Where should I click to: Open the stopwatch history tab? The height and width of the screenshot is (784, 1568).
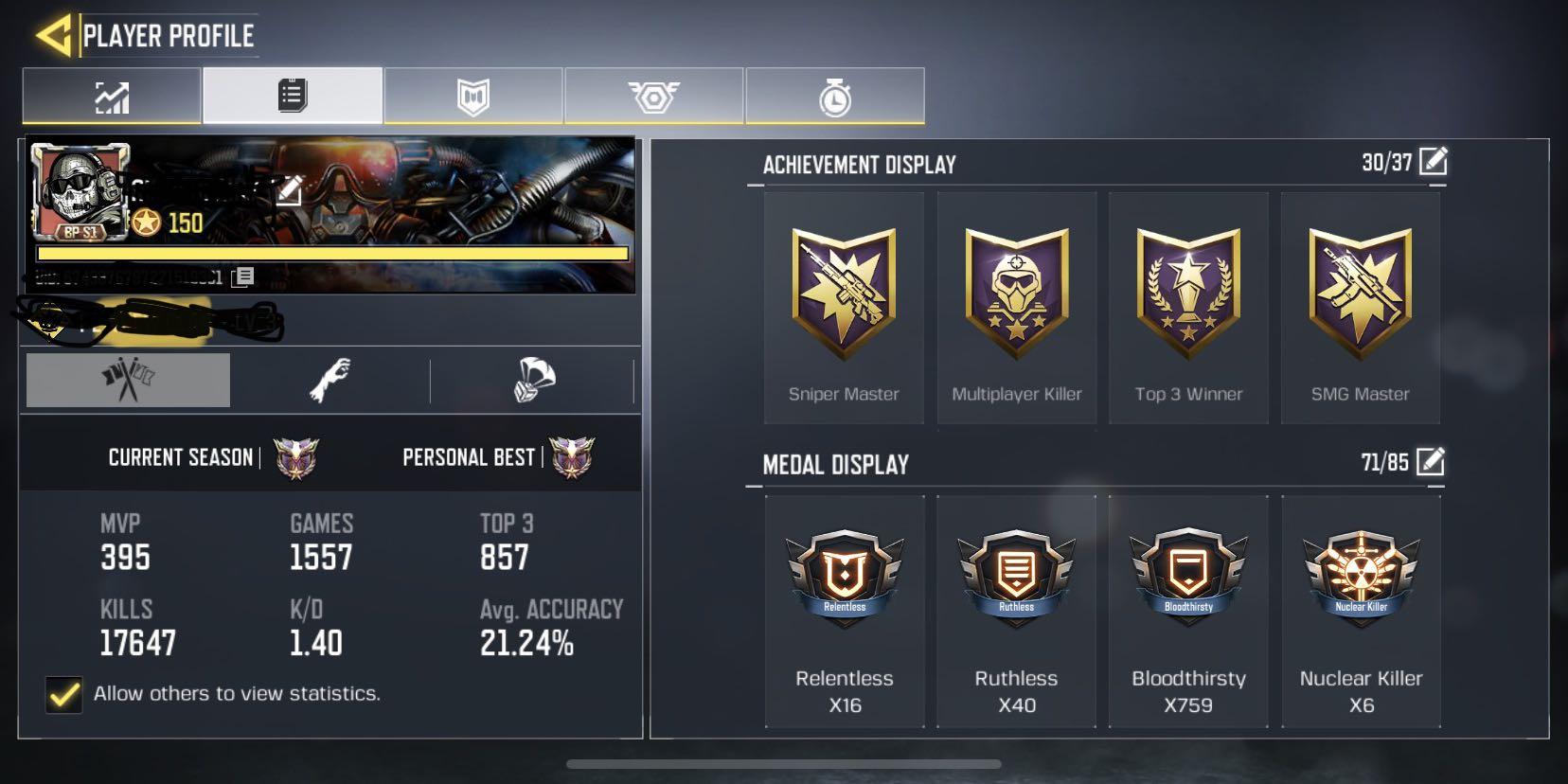[832, 94]
